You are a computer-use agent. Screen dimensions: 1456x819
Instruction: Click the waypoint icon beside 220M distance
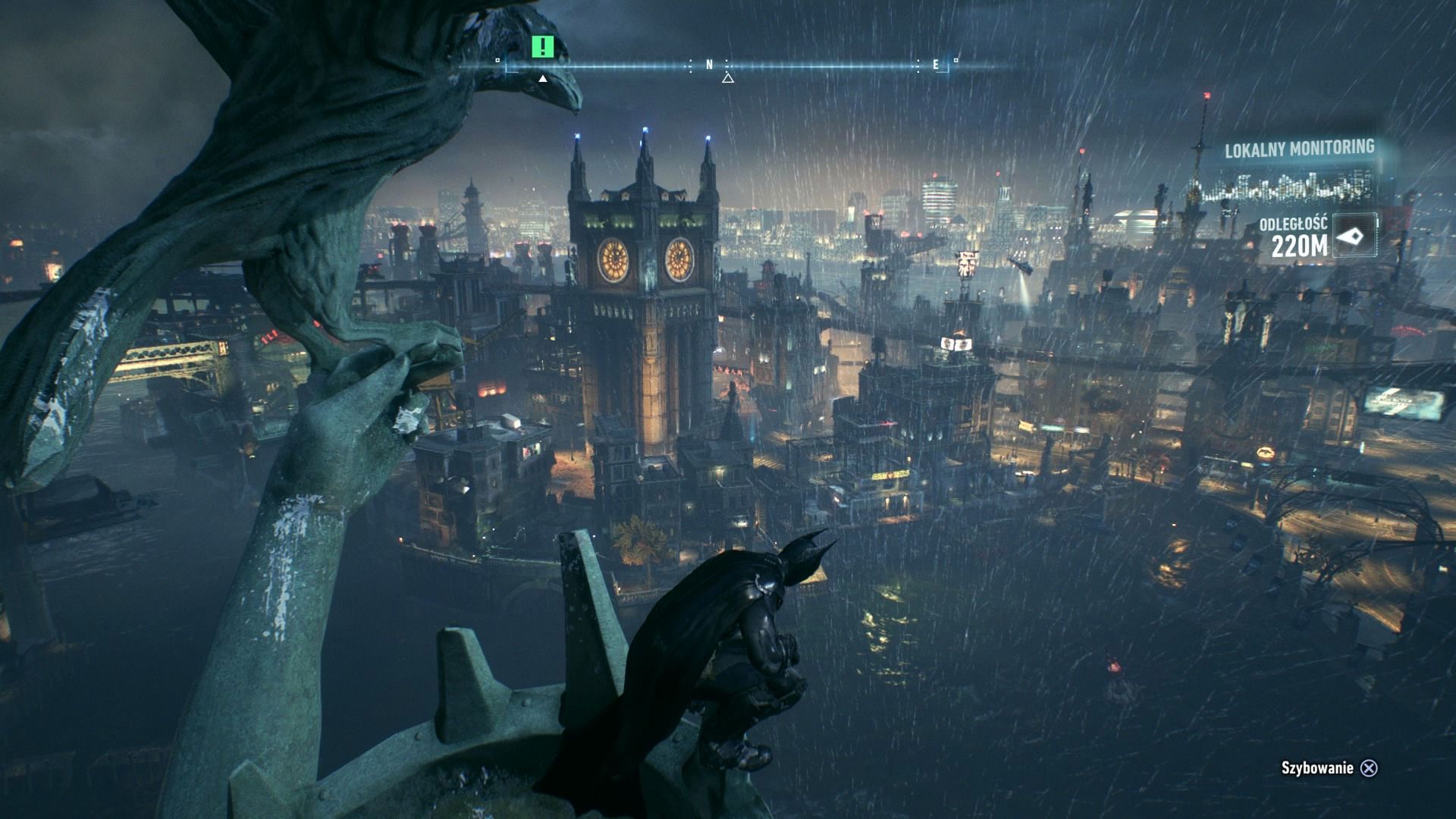(x=1354, y=237)
